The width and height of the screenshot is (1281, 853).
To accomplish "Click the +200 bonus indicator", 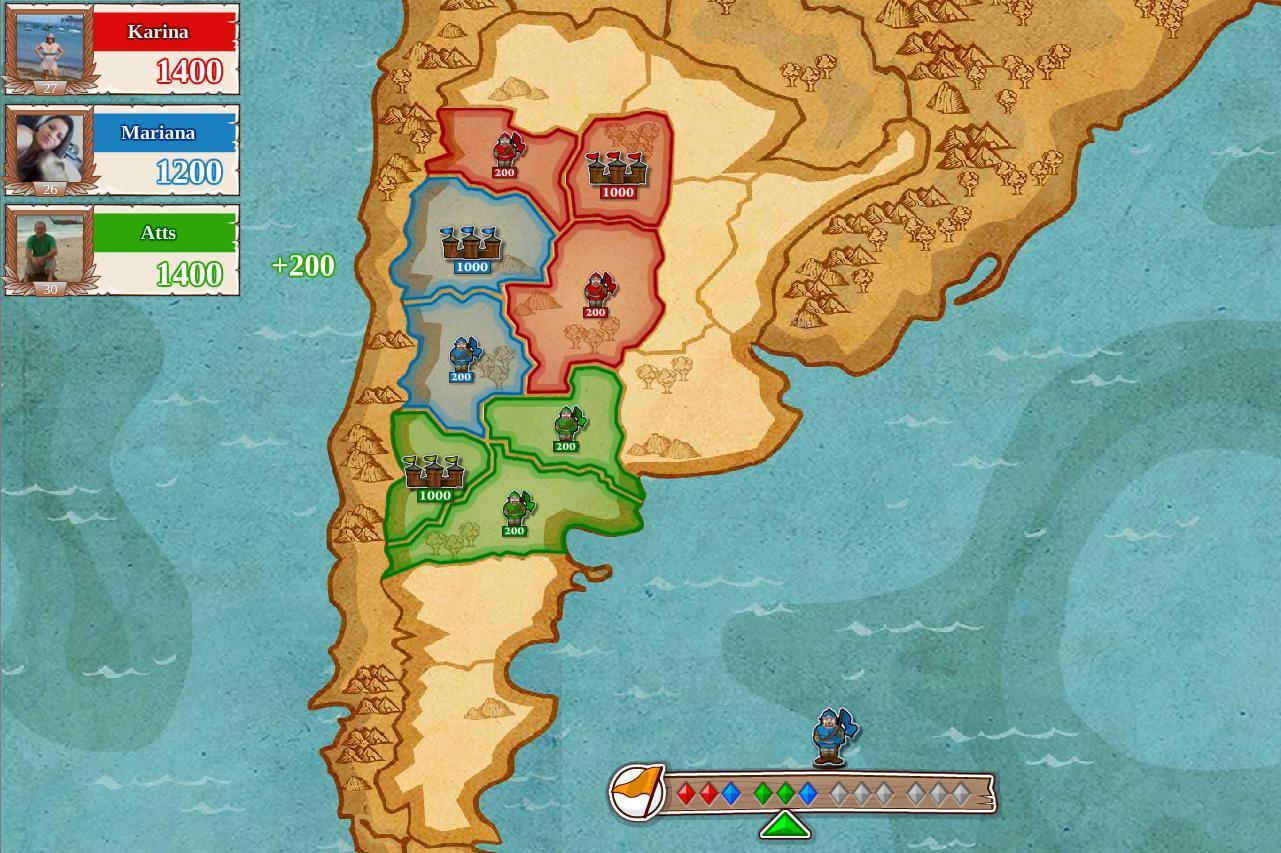I will (x=303, y=265).
